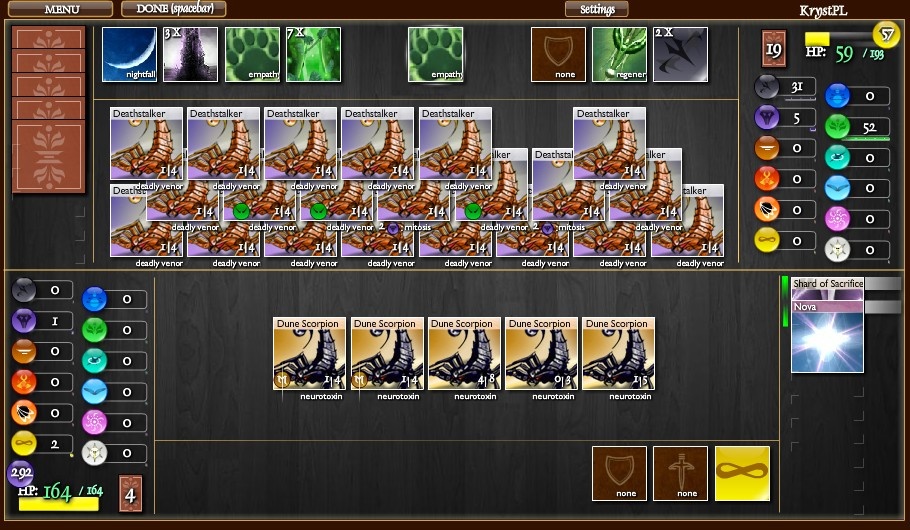The width and height of the screenshot is (910, 530).
Task: Select the Nova card in hand
Action: point(827,340)
